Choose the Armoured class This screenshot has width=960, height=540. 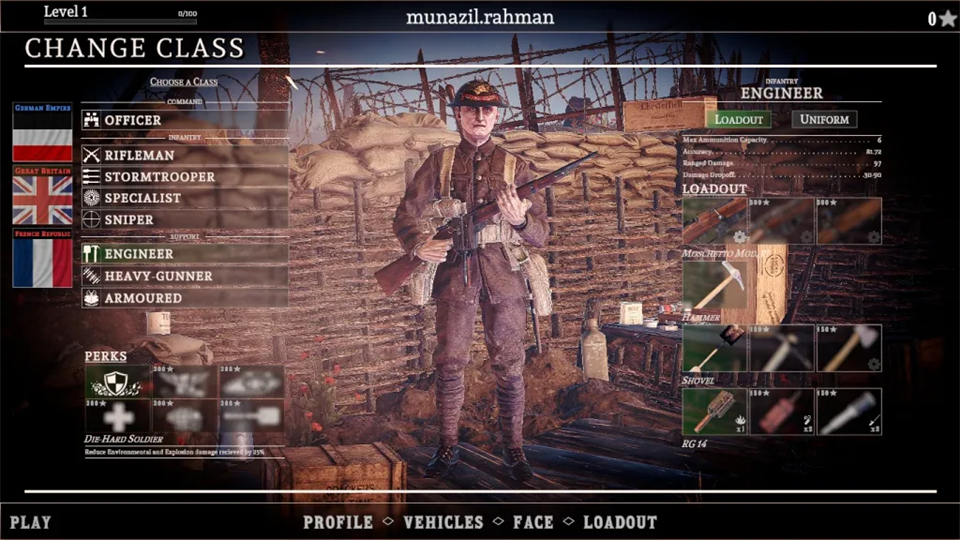click(184, 298)
